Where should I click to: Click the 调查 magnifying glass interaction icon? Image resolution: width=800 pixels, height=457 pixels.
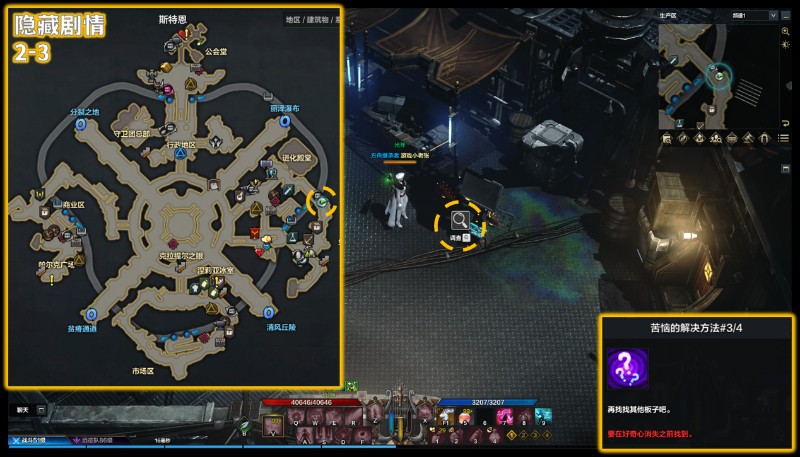point(461,219)
